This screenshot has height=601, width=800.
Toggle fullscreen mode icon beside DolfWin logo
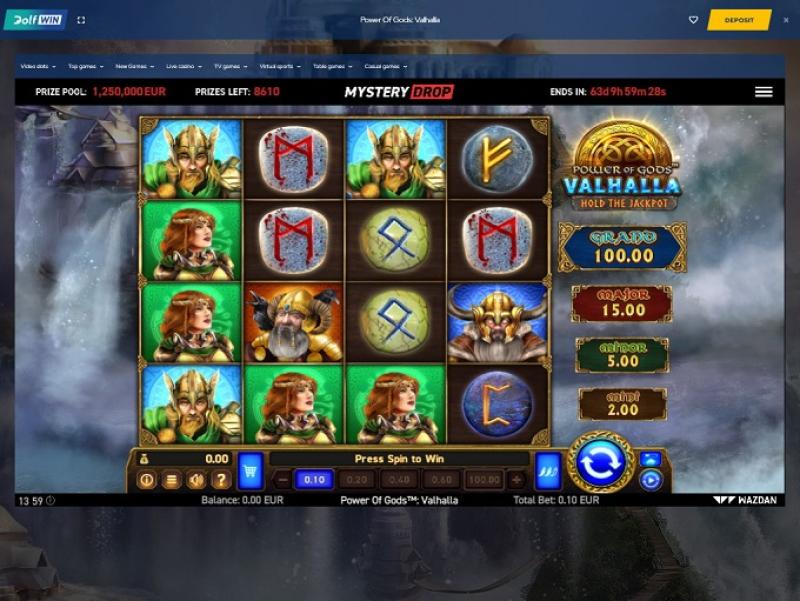tap(81, 20)
